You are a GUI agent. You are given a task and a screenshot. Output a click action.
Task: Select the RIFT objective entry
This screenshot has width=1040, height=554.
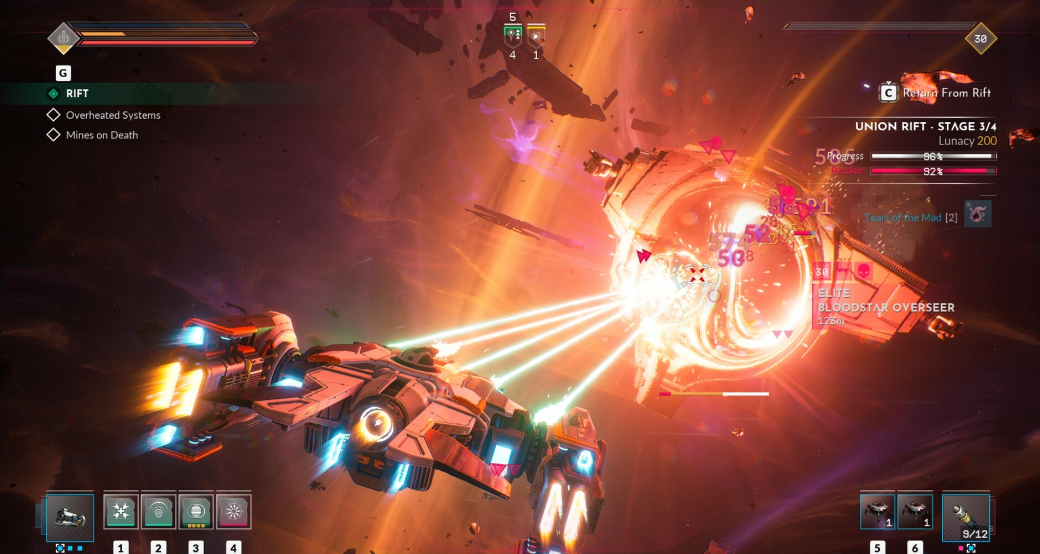77,94
